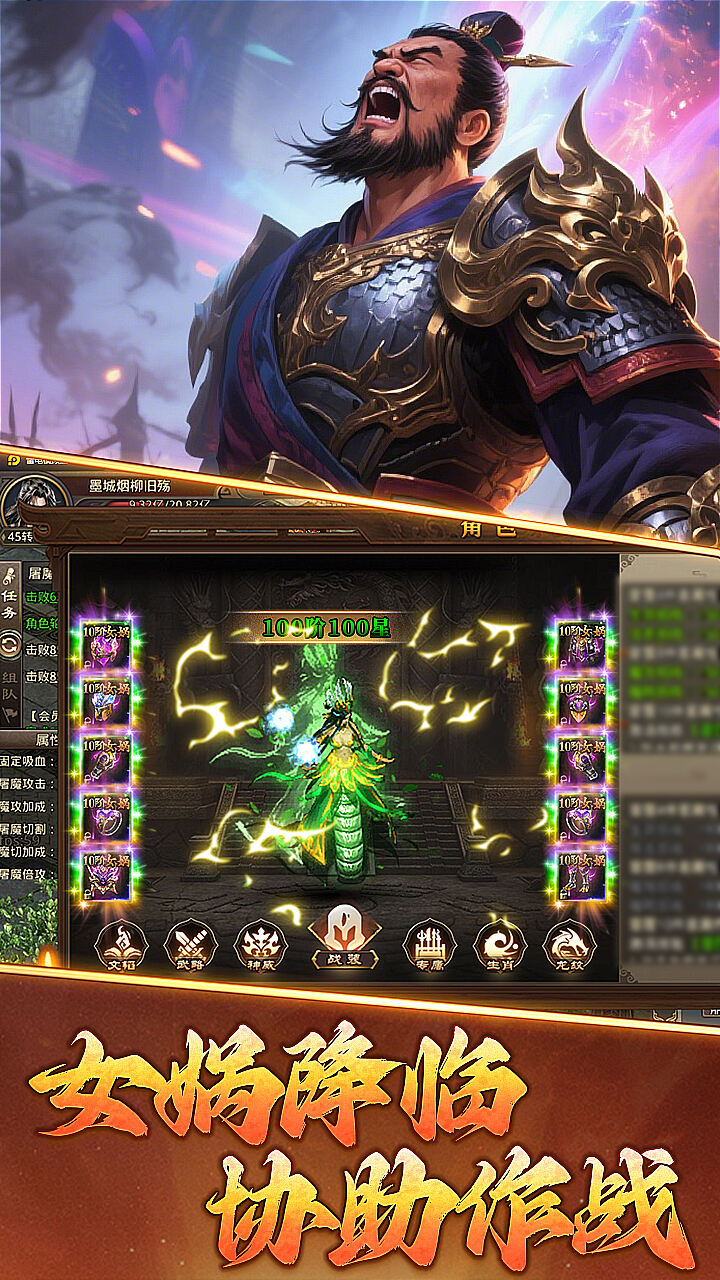The image size is (720, 1280).
Task: Select the Nüwa boots equipment slot
Action: point(582,876)
